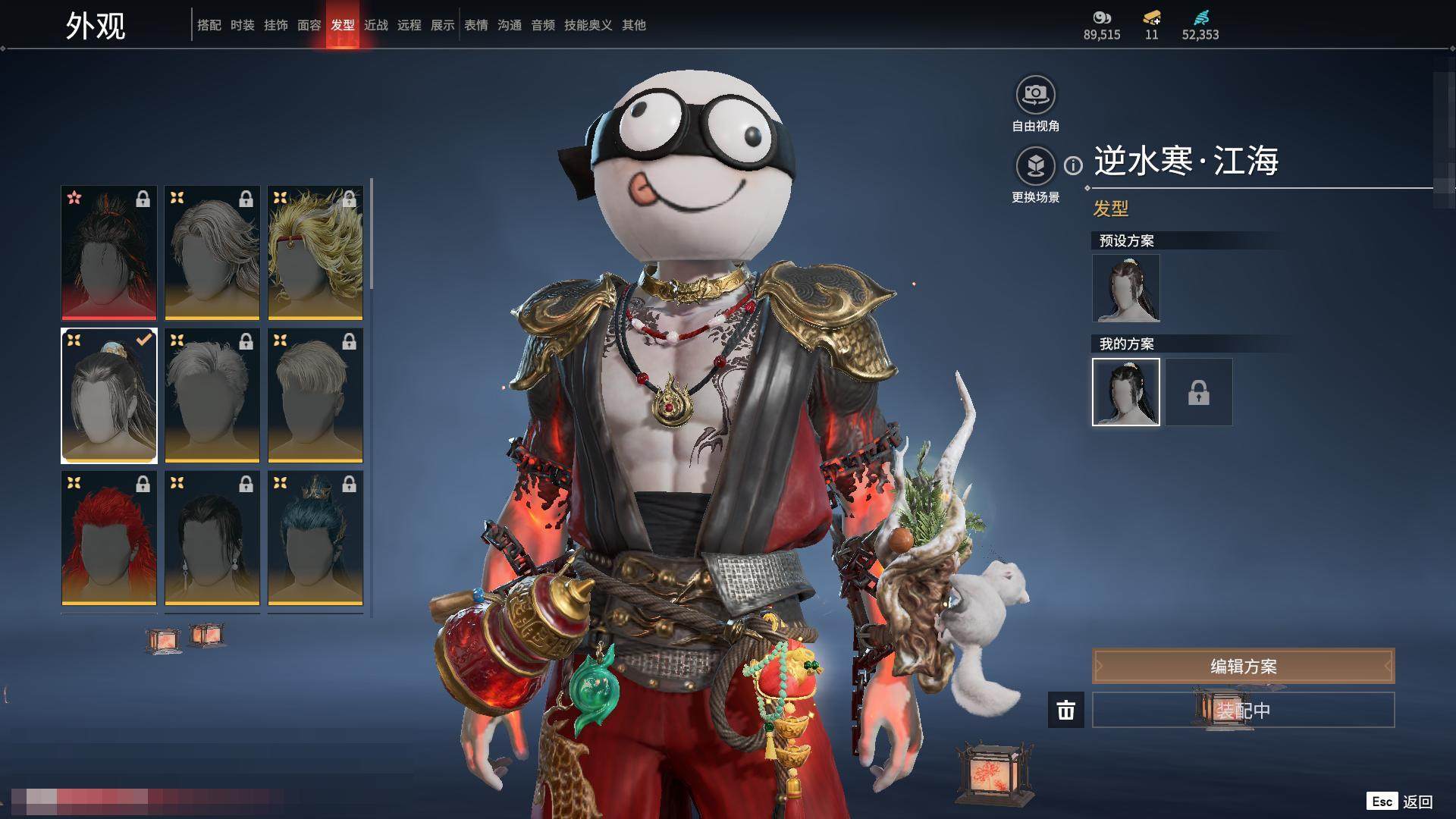Go to the 面容 tab
The height and width of the screenshot is (819, 1456).
click(x=309, y=25)
